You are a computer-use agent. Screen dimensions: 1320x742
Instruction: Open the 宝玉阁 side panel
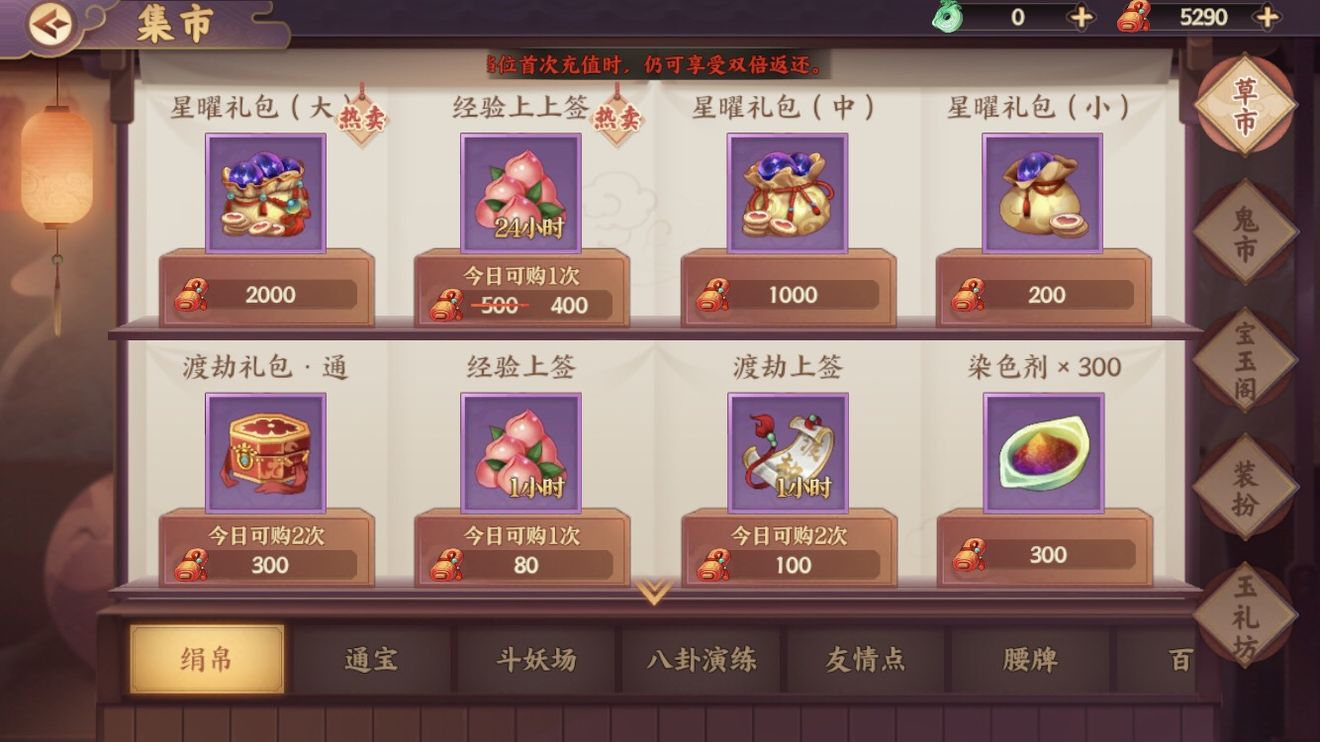1246,360
